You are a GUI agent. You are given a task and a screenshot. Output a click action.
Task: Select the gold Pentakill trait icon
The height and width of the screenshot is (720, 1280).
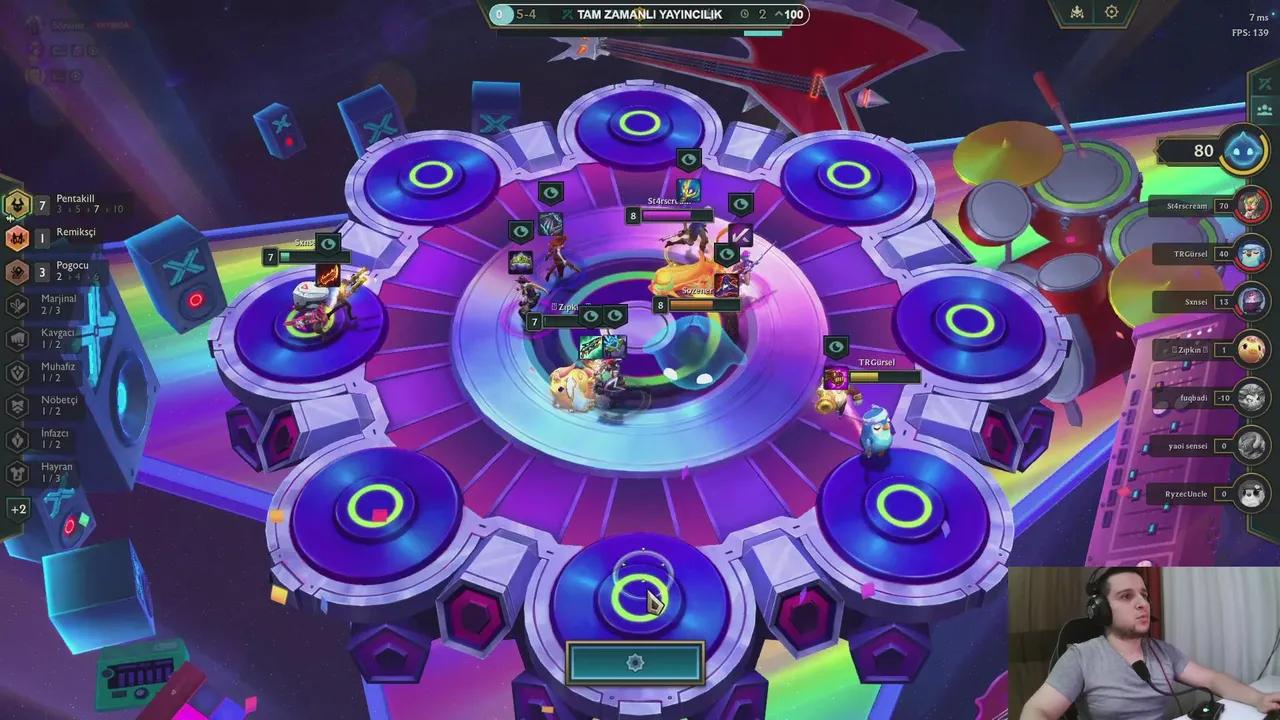pyautogui.click(x=15, y=205)
